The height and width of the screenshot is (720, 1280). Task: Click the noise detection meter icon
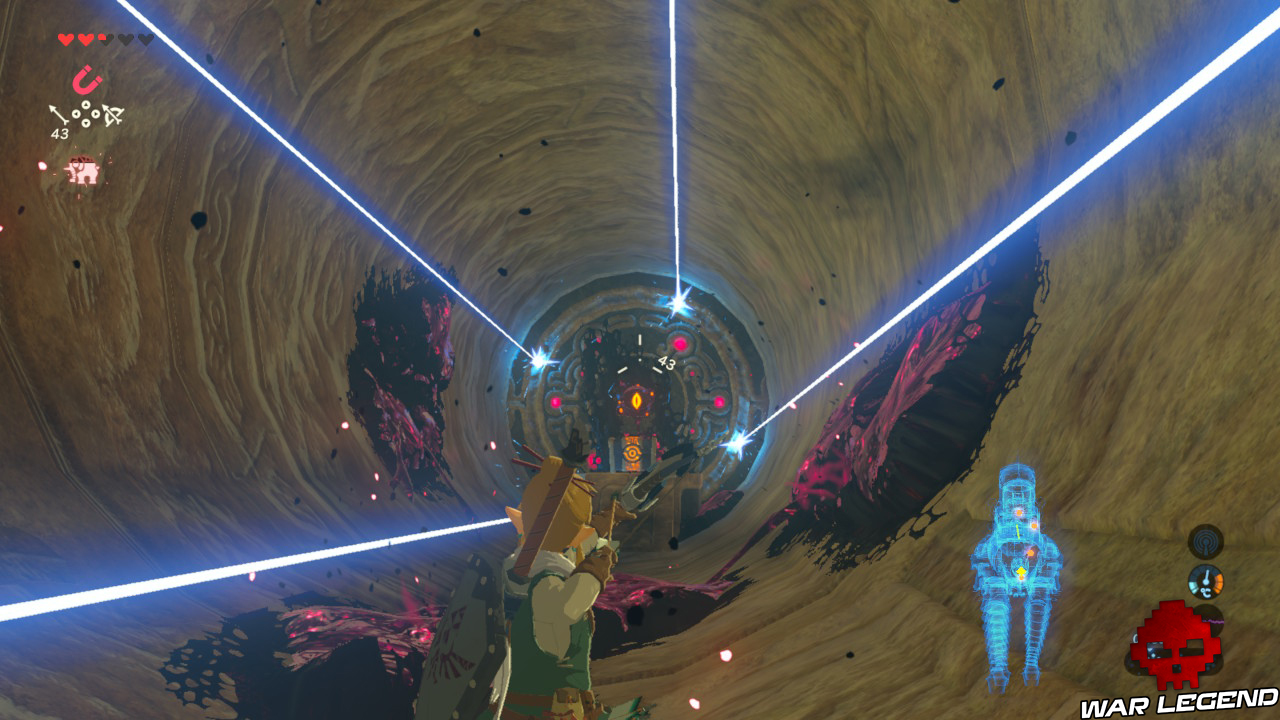[1206, 542]
